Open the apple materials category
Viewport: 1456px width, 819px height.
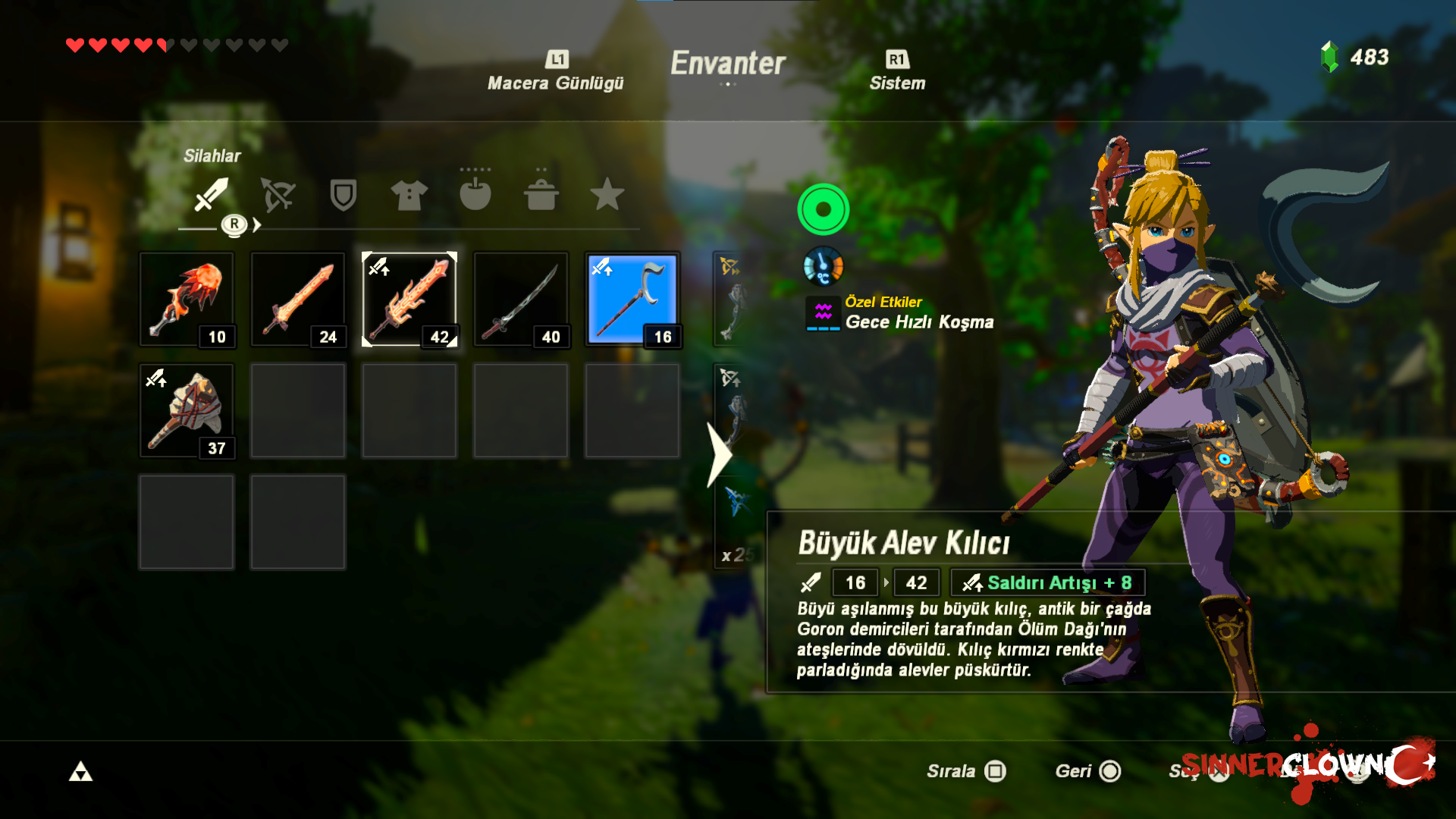pyautogui.click(x=475, y=195)
